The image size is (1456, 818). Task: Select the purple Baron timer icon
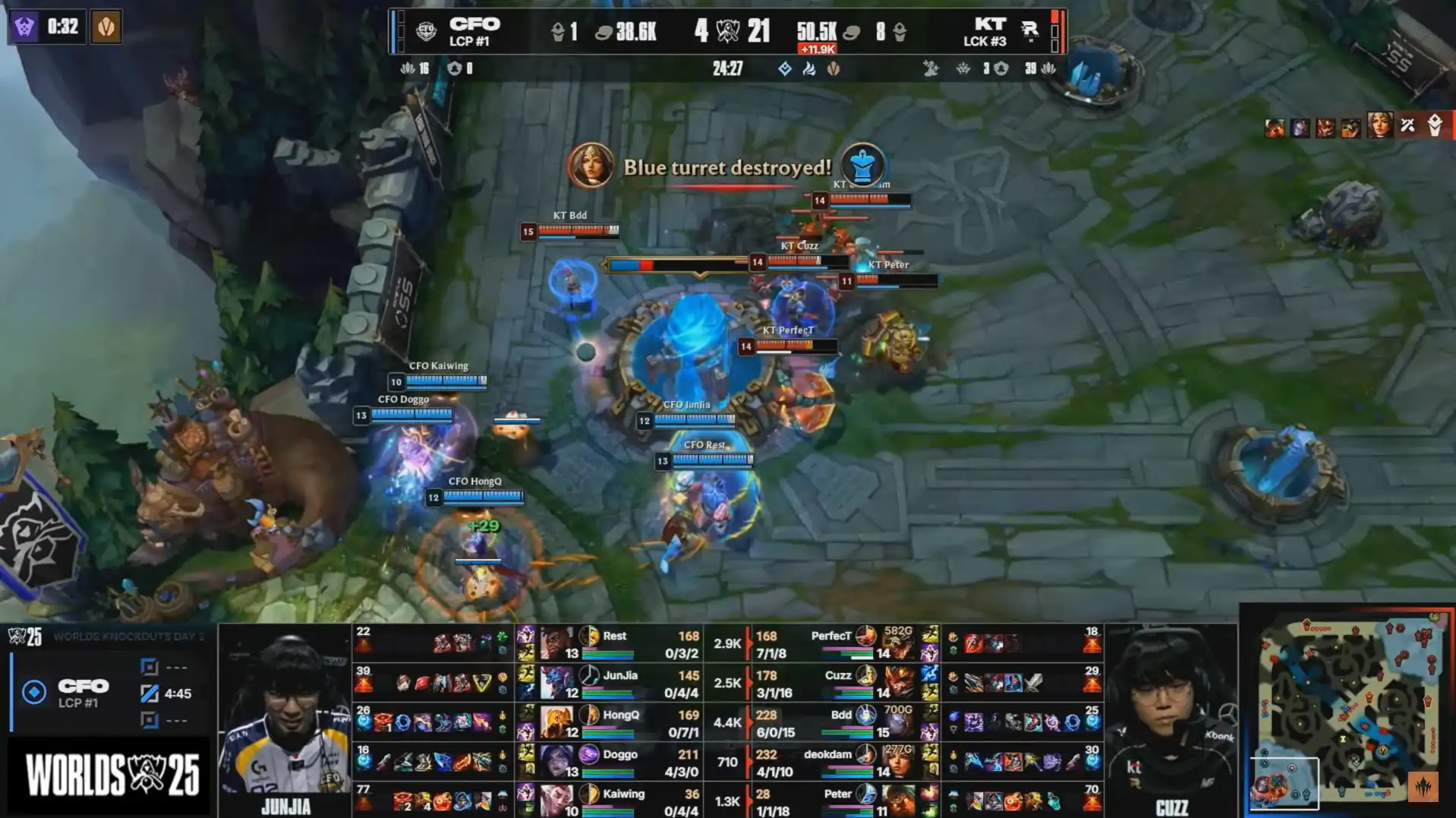pyautogui.click(x=24, y=27)
